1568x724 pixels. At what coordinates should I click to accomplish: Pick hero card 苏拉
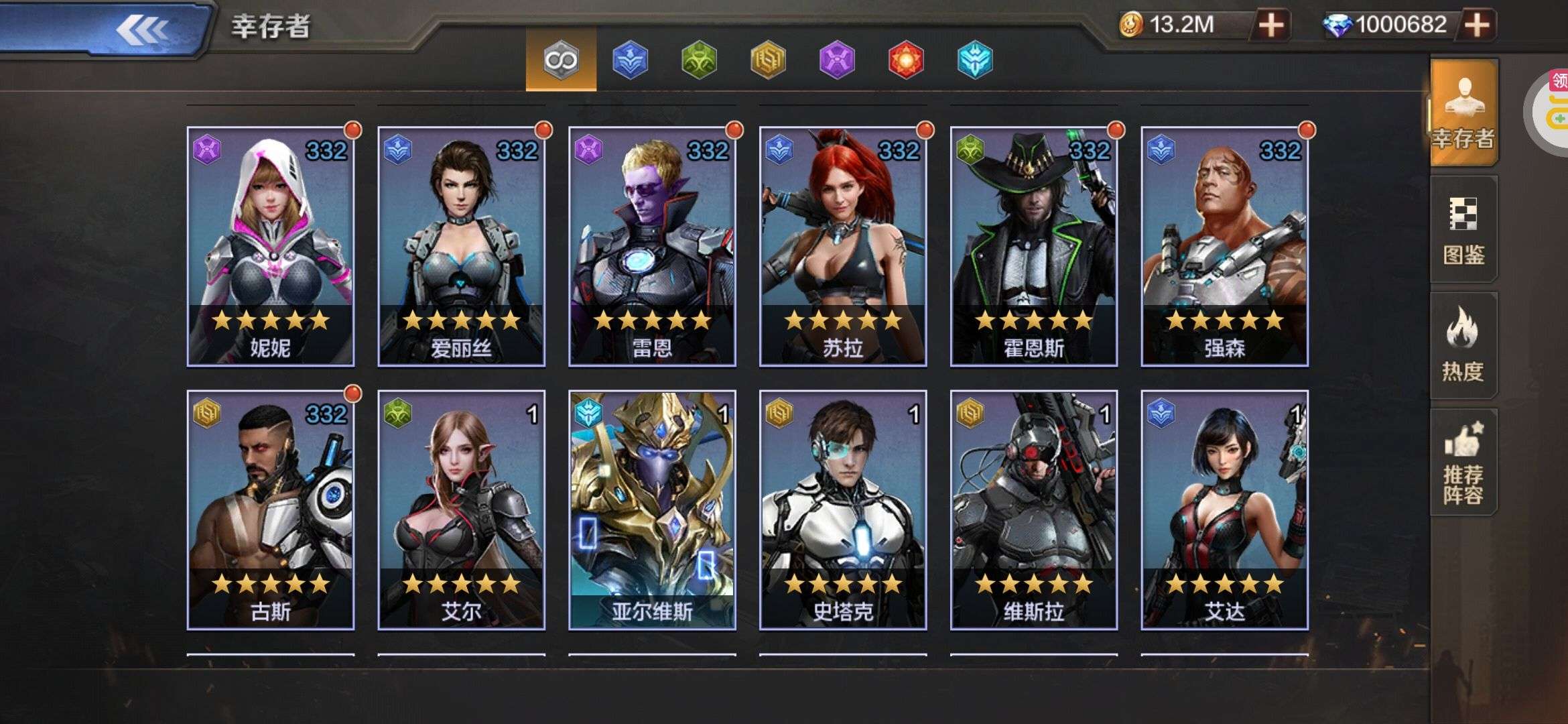pyautogui.click(x=843, y=246)
